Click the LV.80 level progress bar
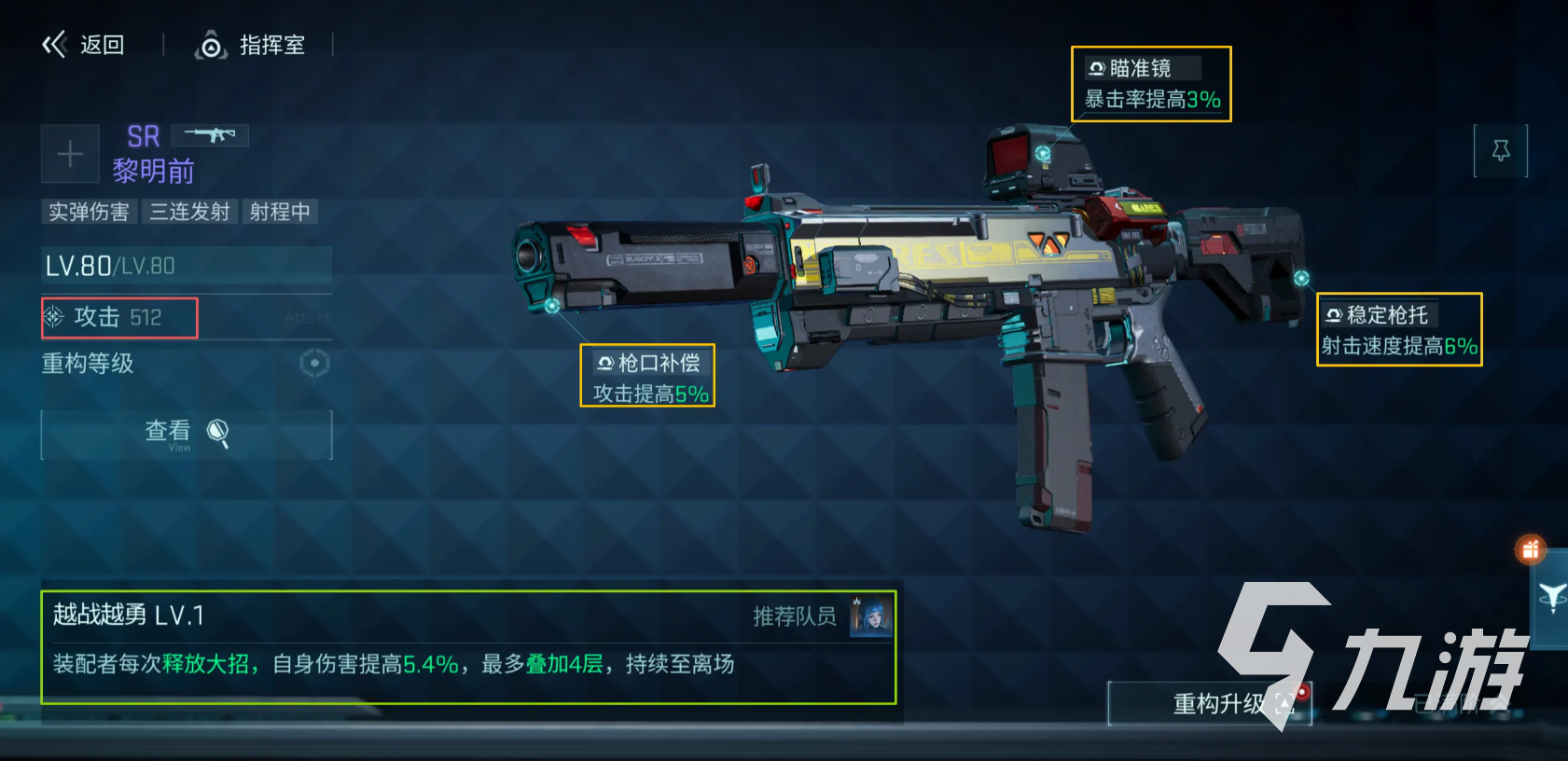 point(186,266)
